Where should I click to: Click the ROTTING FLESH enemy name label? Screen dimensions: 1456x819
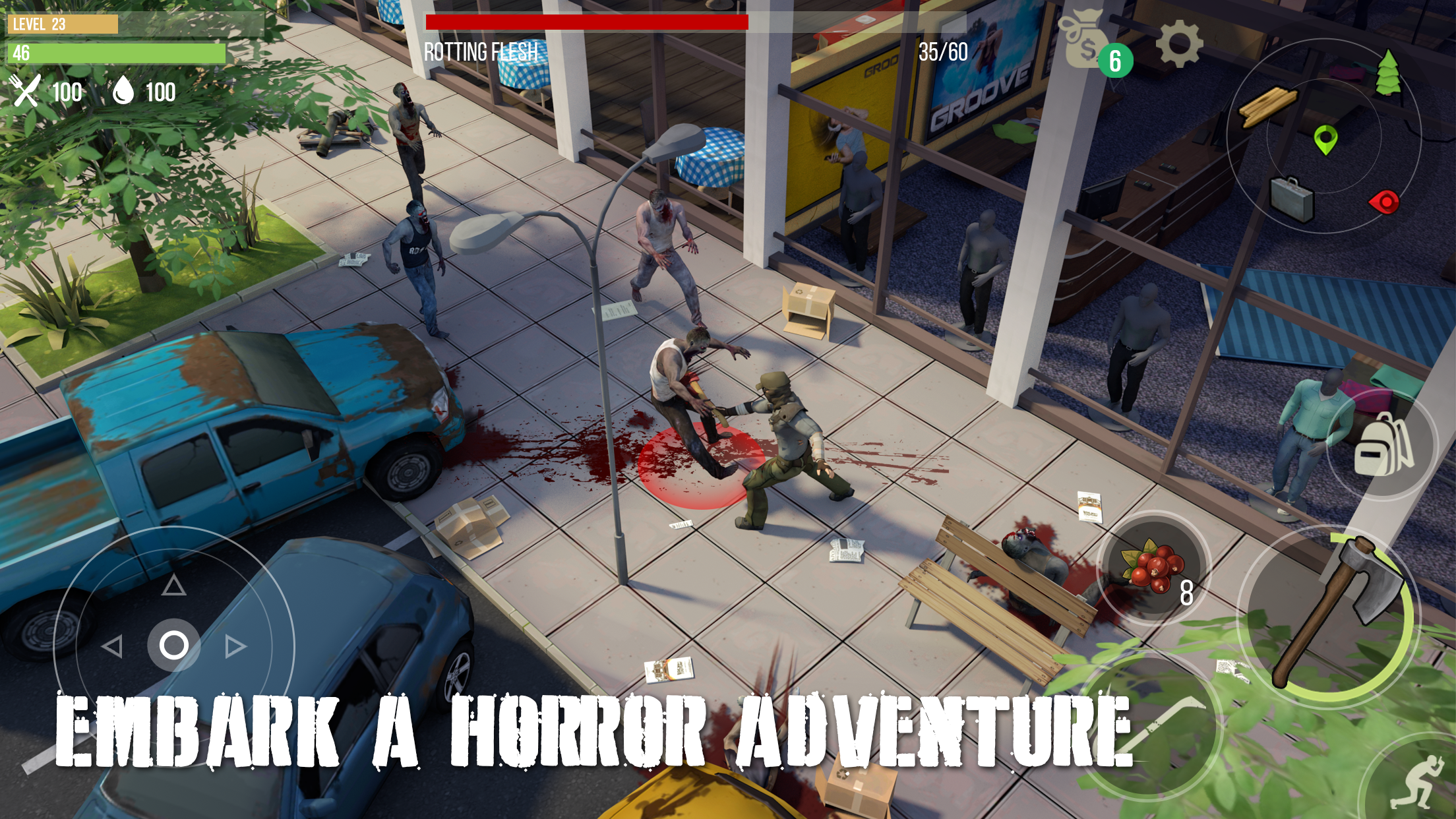pyautogui.click(x=481, y=49)
